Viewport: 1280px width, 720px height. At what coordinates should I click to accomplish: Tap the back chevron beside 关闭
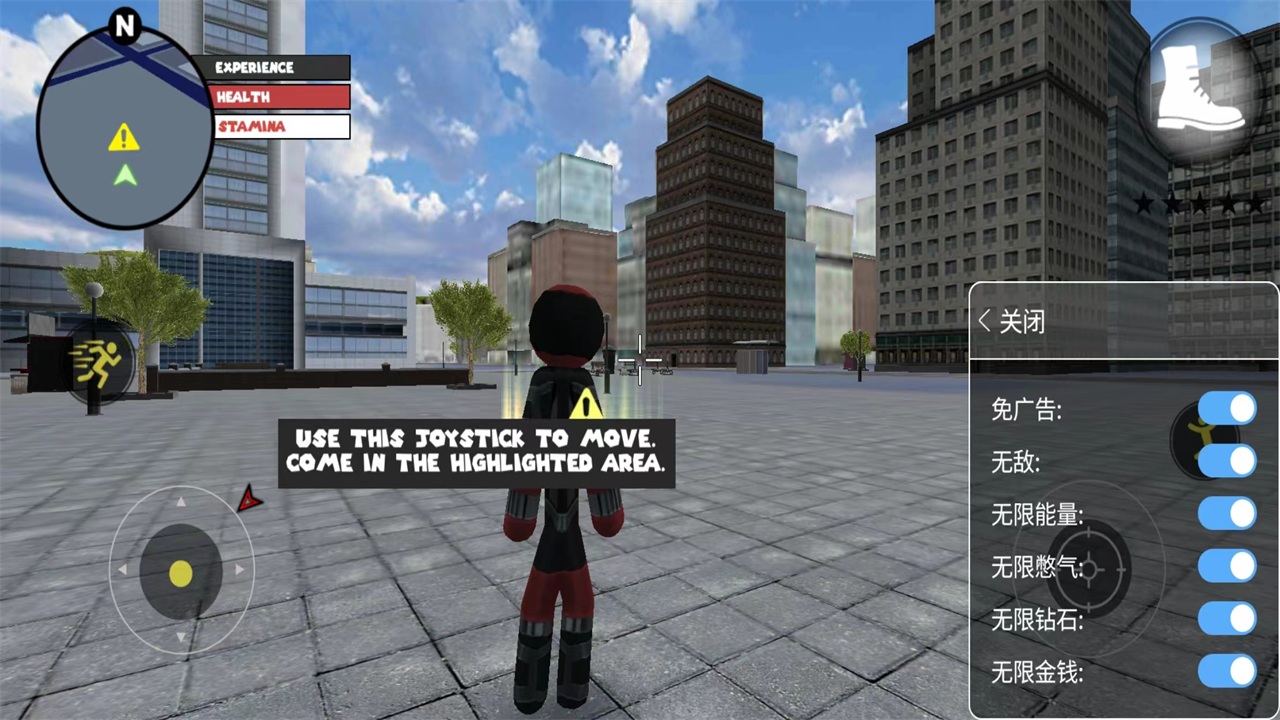click(x=984, y=321)
